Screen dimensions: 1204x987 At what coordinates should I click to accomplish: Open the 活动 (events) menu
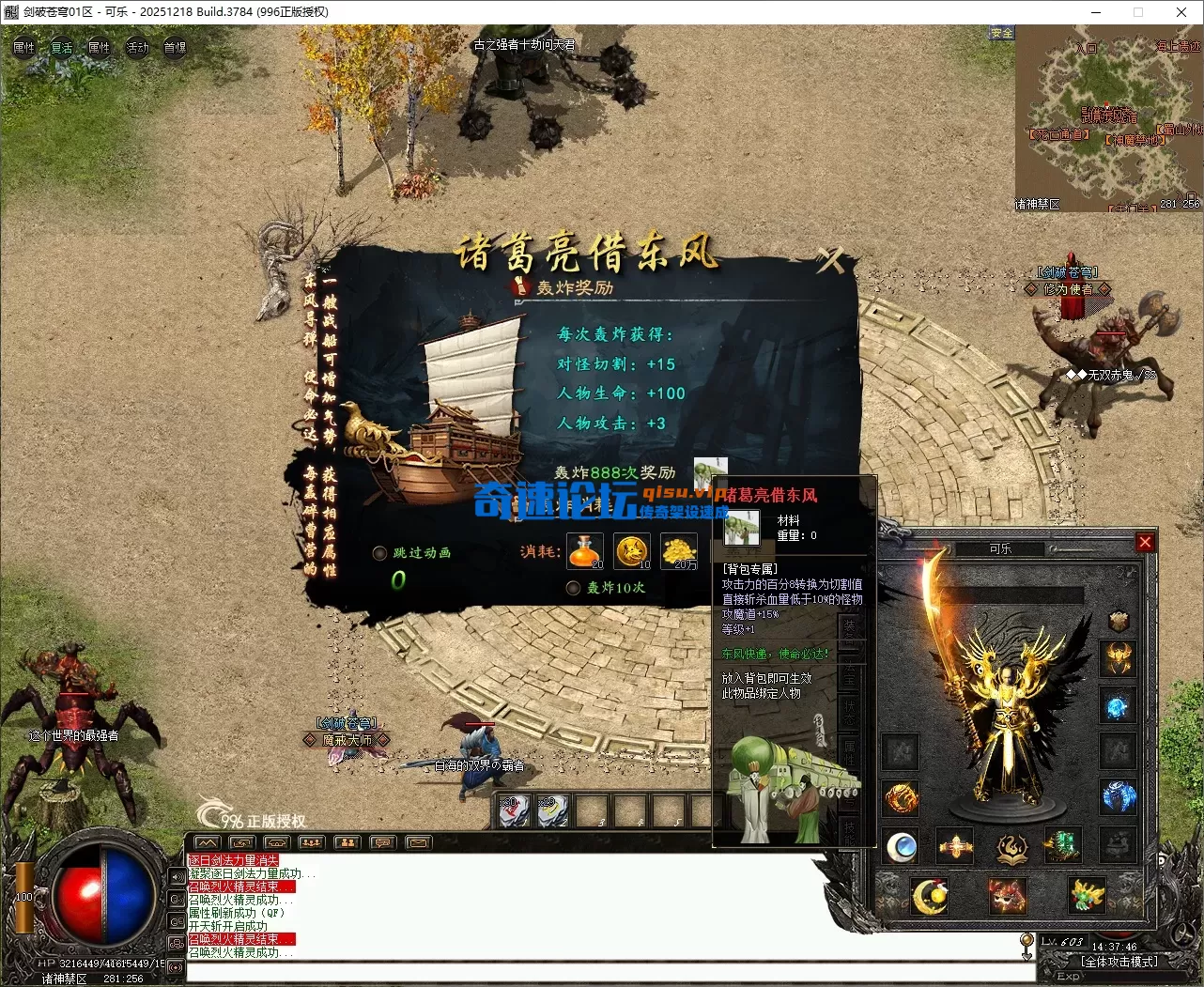click(137, 47)
